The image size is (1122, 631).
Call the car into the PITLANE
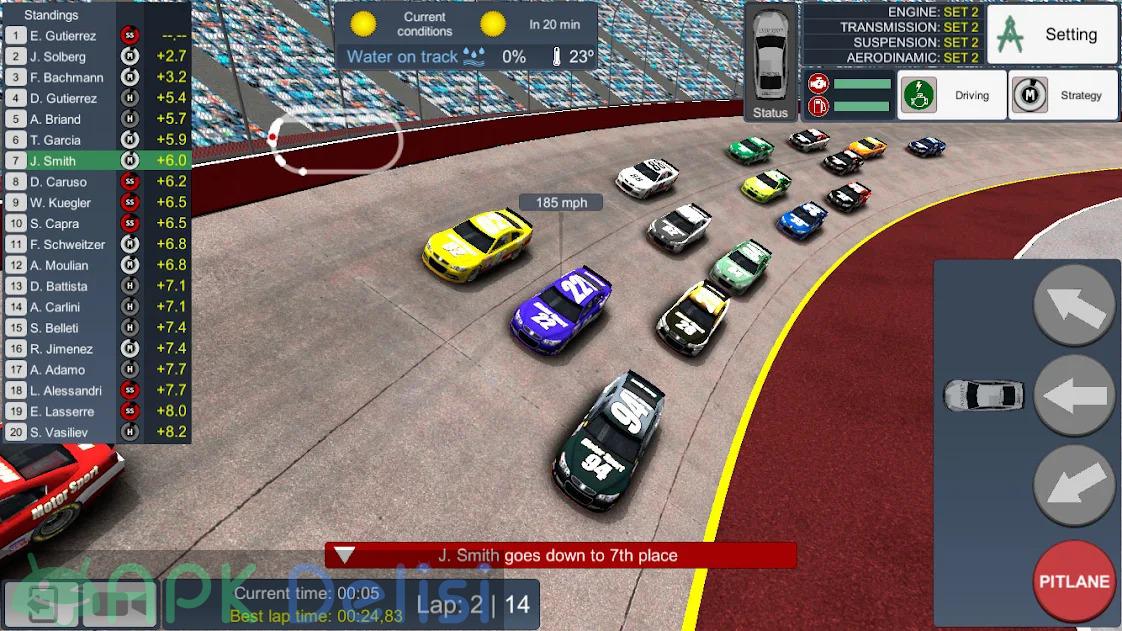tap(1074, 581)
